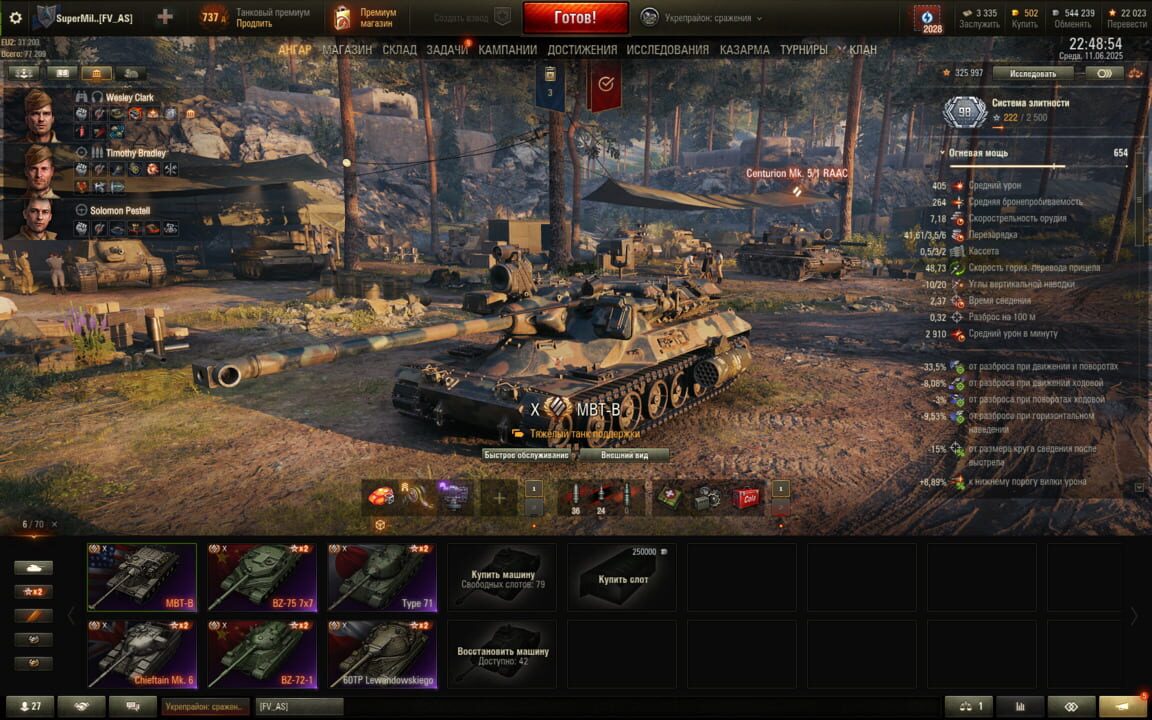Select the BZ-75 7x7 tank
Screen dimensions: 1152x720
(262, 577)
